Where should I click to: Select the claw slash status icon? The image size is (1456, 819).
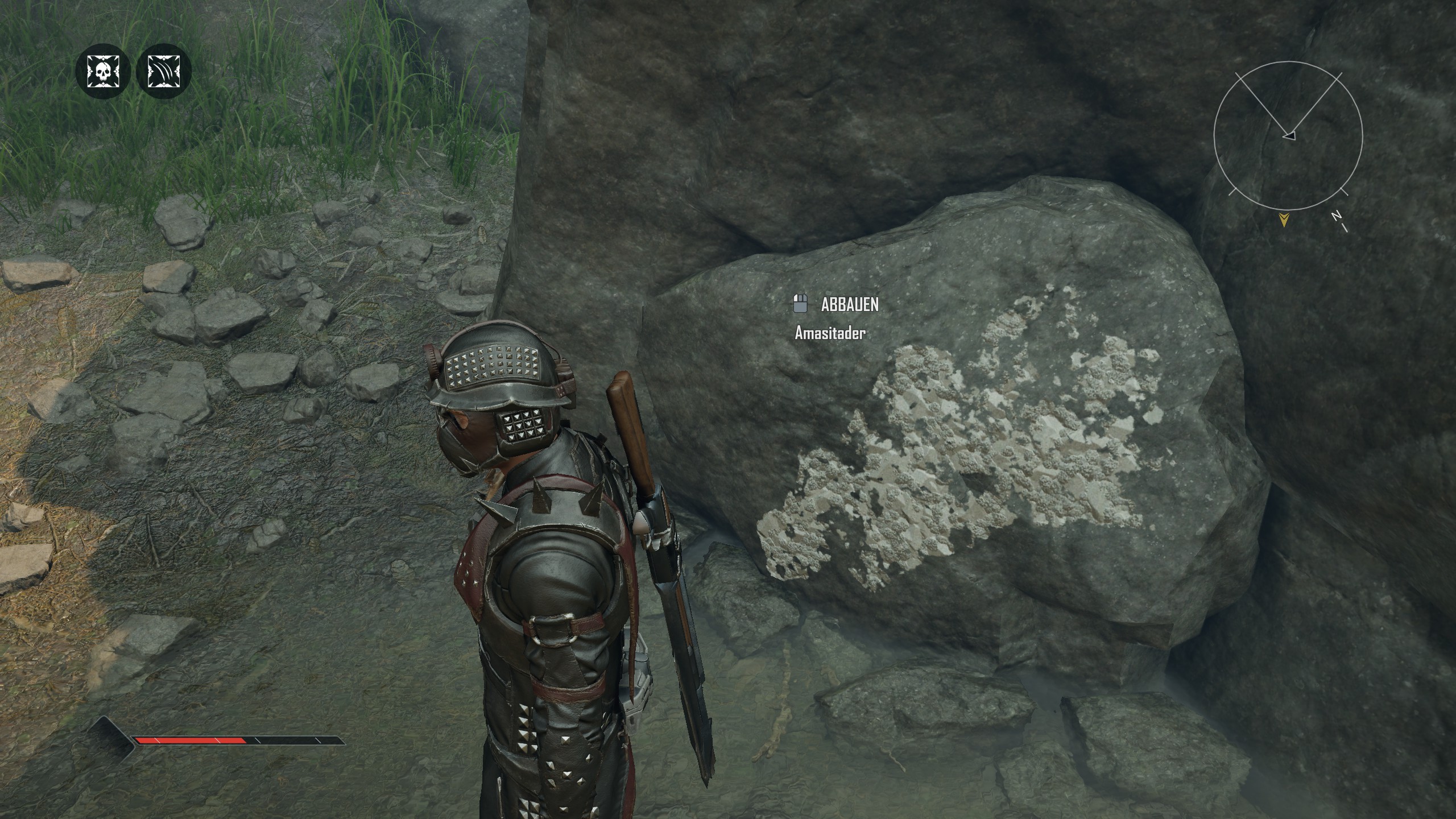coord(164,72)
